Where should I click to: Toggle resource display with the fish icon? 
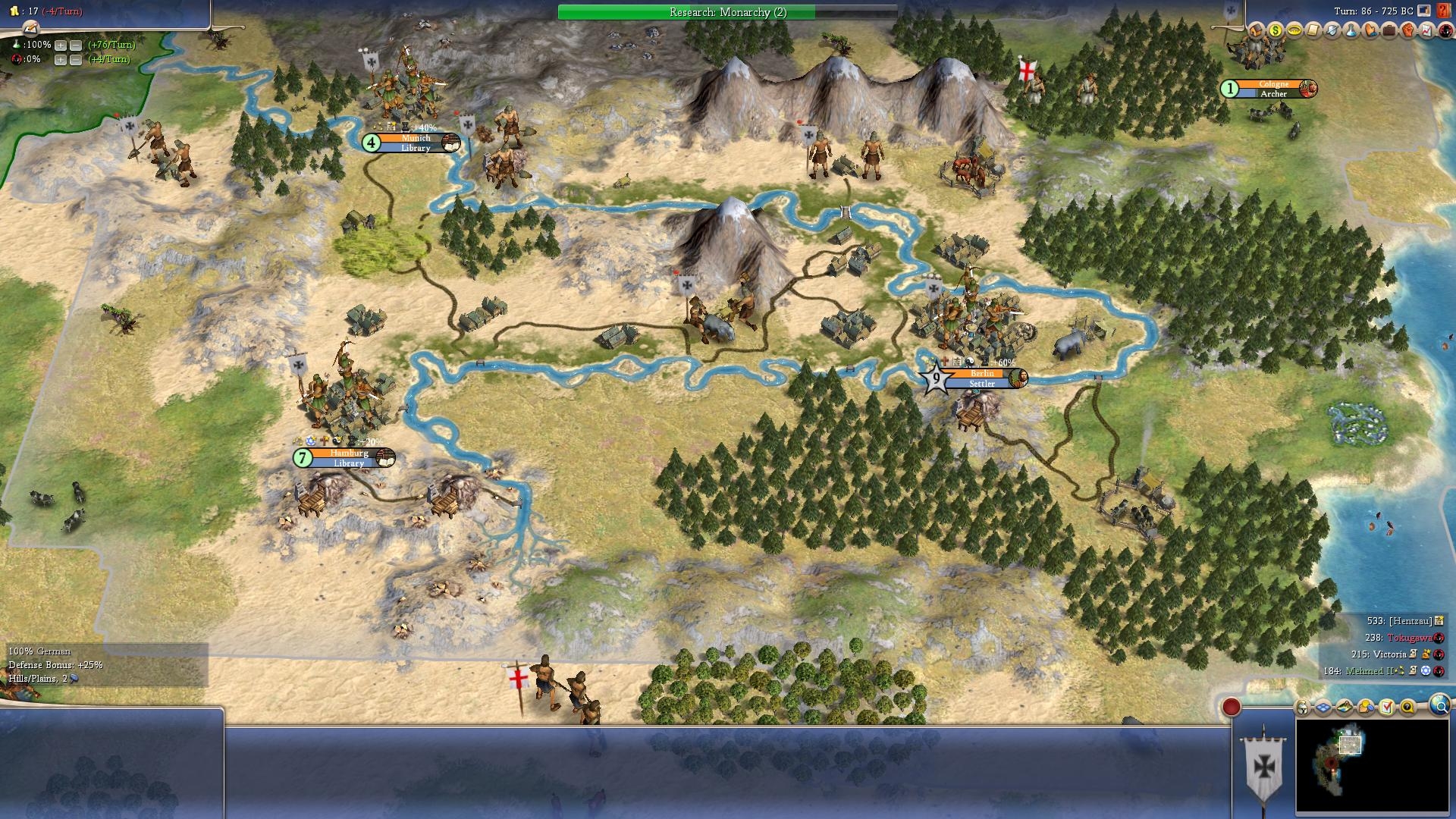pyautogui.click(x=1344, y=708)
